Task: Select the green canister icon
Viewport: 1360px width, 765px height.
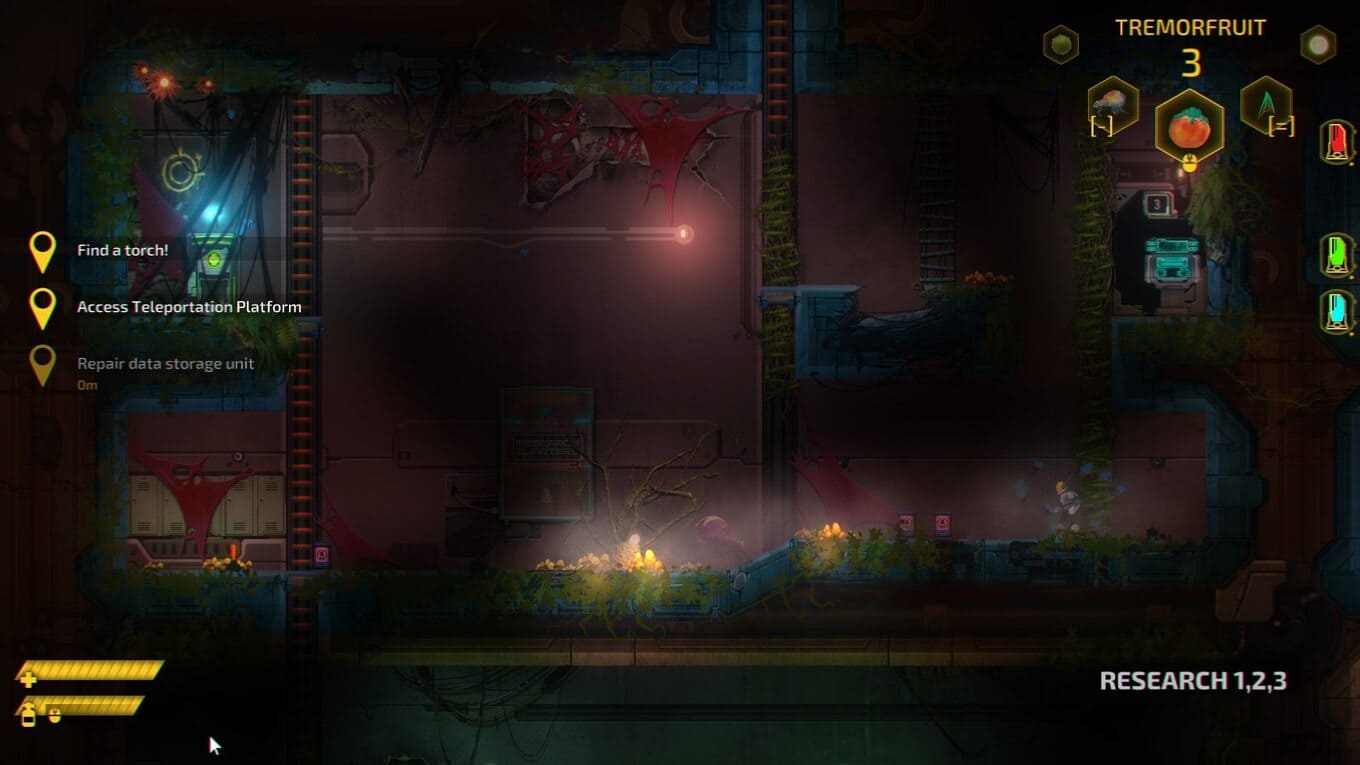Action: [x=1336, y=255]
